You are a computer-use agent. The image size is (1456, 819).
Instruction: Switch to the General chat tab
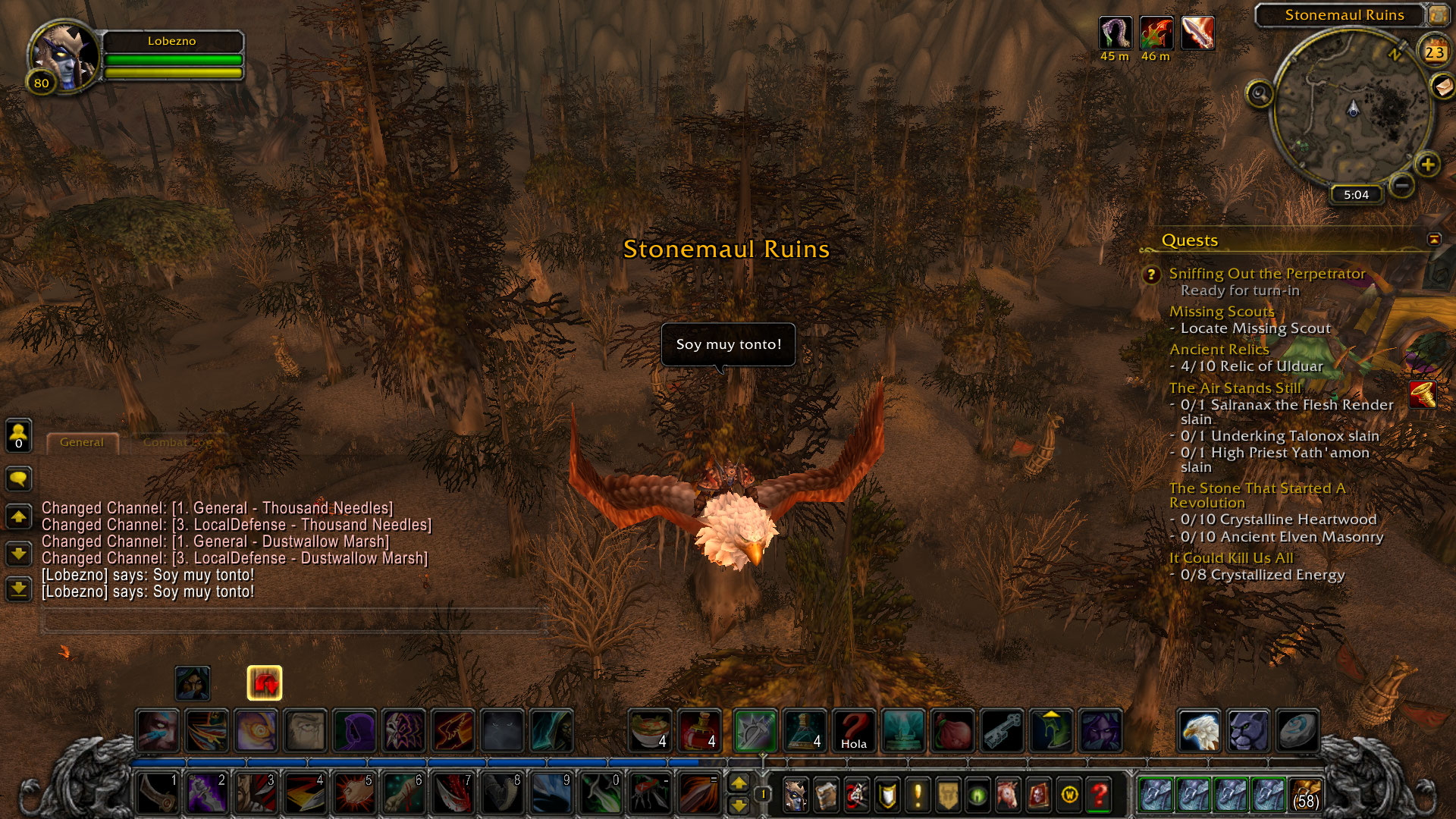click(x=82, y=442)
